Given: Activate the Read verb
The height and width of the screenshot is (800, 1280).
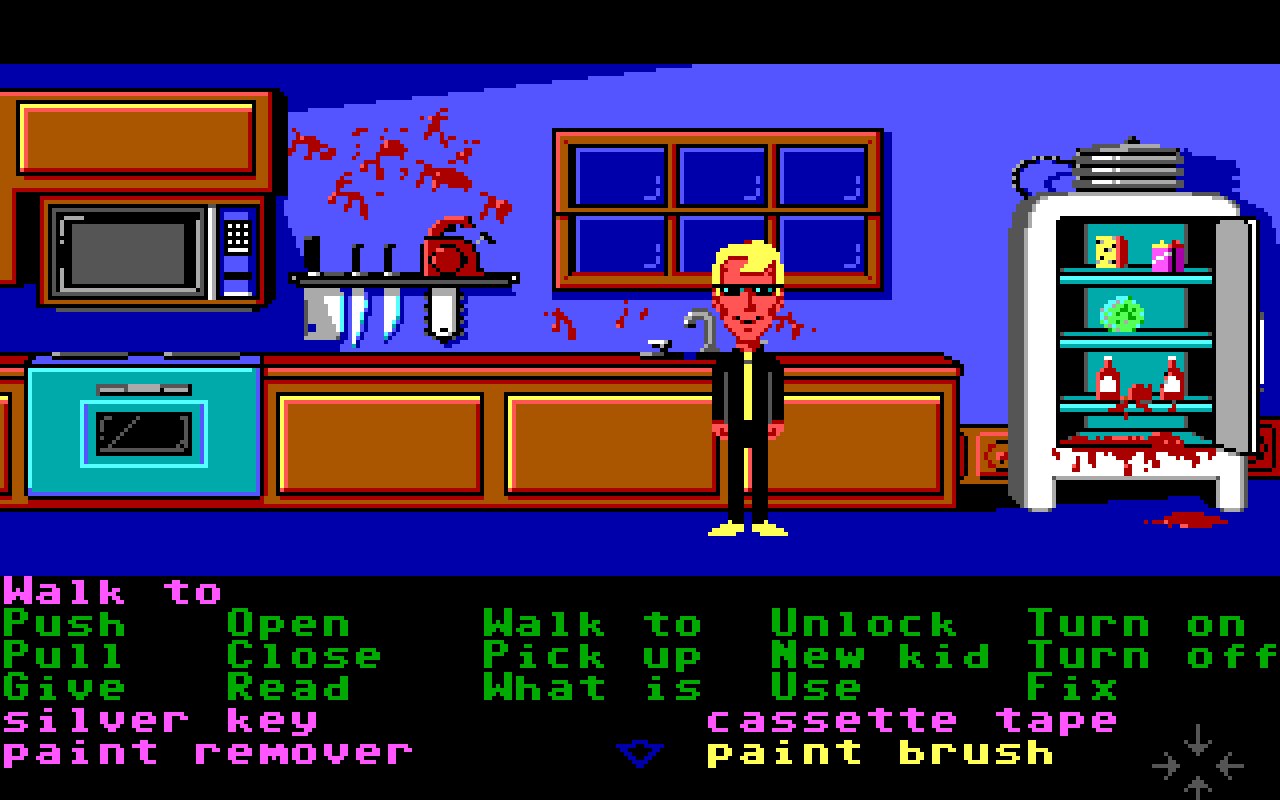Looking at the screenshot, I should point(289,689).
